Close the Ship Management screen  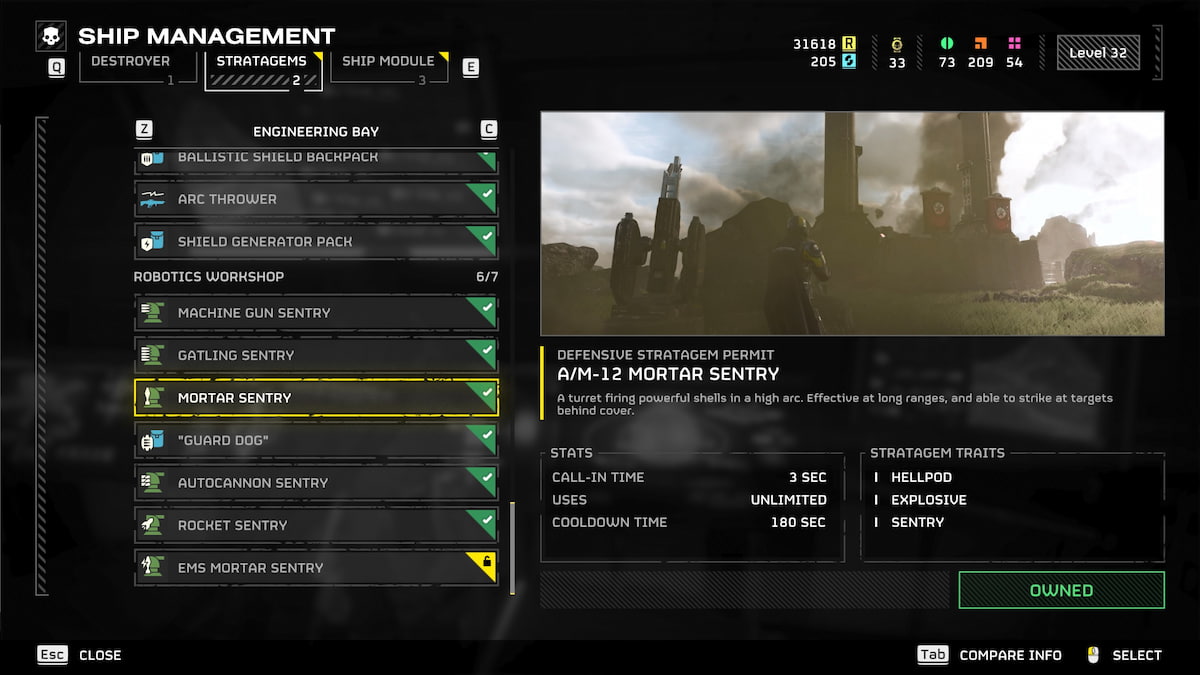click(x=80, y=655)
